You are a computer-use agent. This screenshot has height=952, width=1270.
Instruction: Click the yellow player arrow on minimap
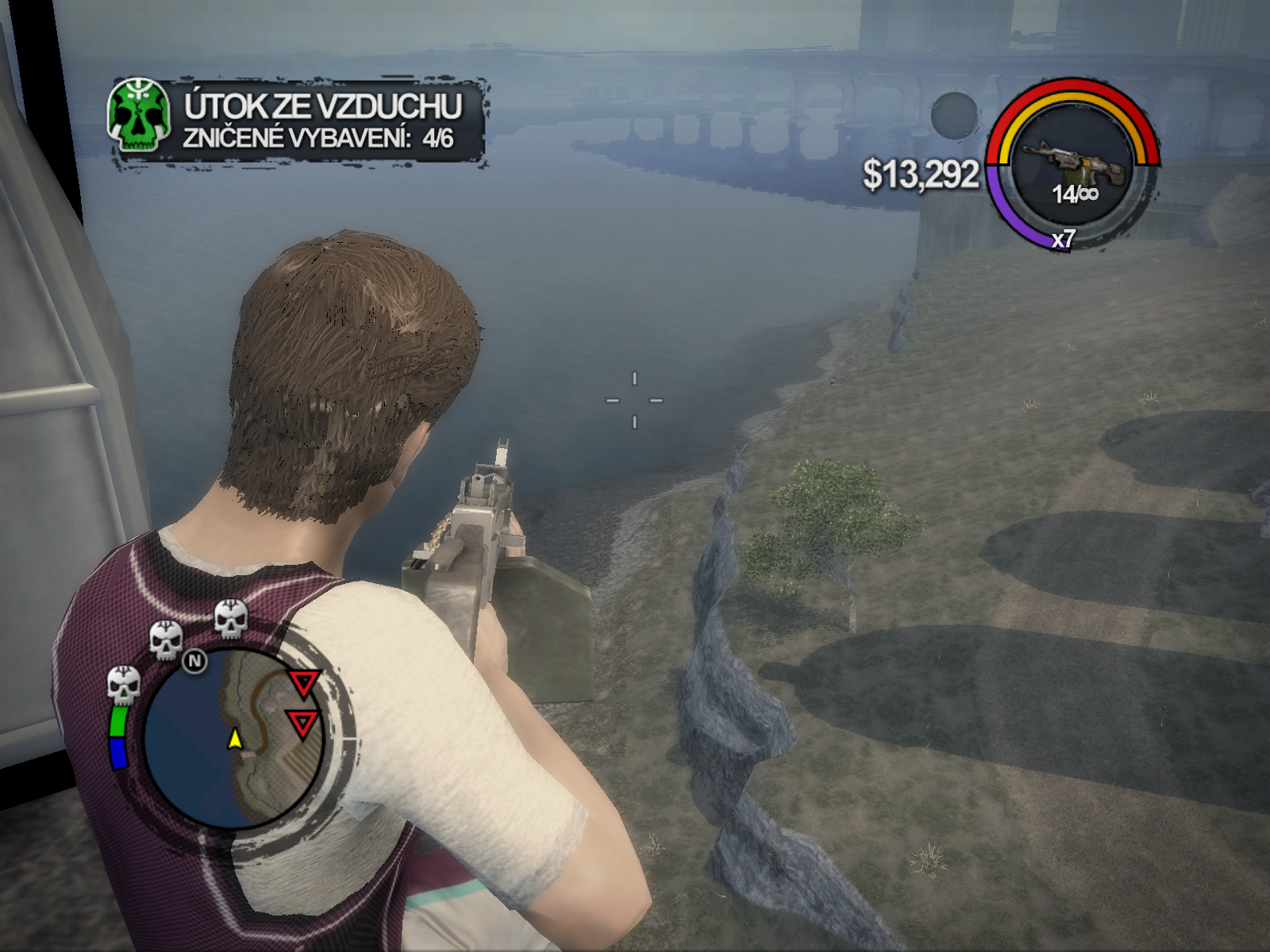235,739
